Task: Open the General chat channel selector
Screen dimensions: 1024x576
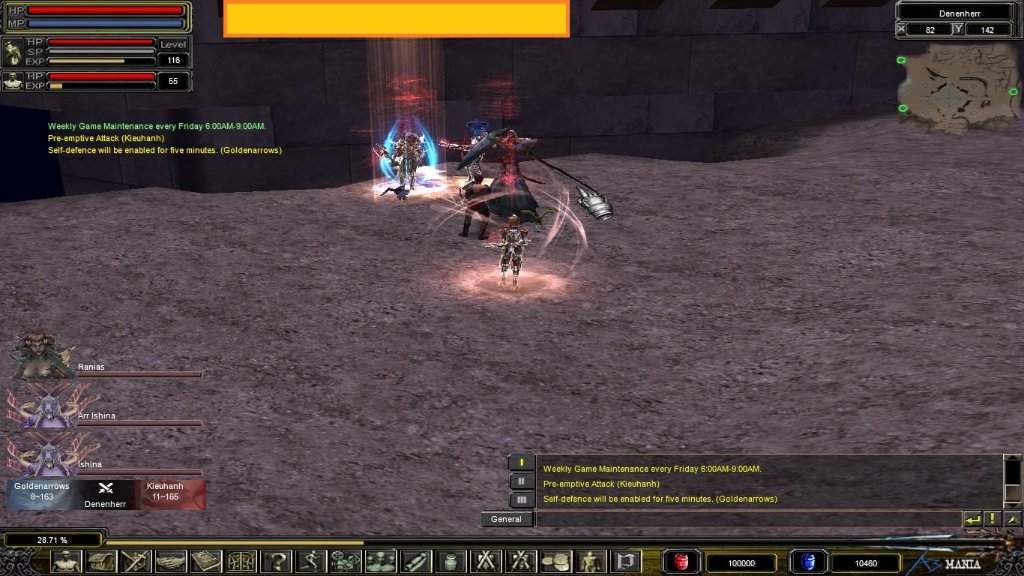Action: pyautogui.click(x=507, y=519)
